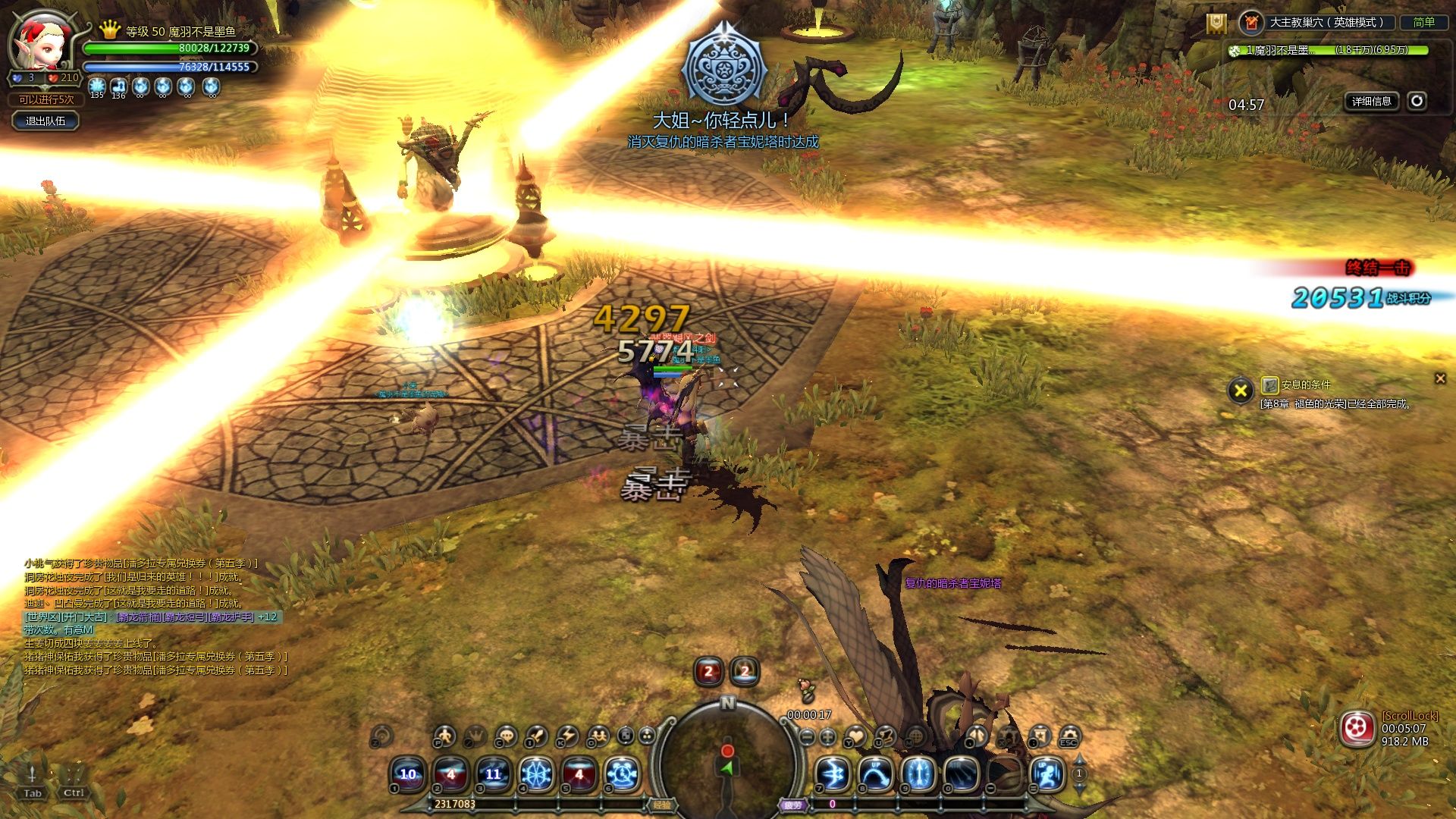Open the ESC gear system menu

click(x=1069, y=735)
